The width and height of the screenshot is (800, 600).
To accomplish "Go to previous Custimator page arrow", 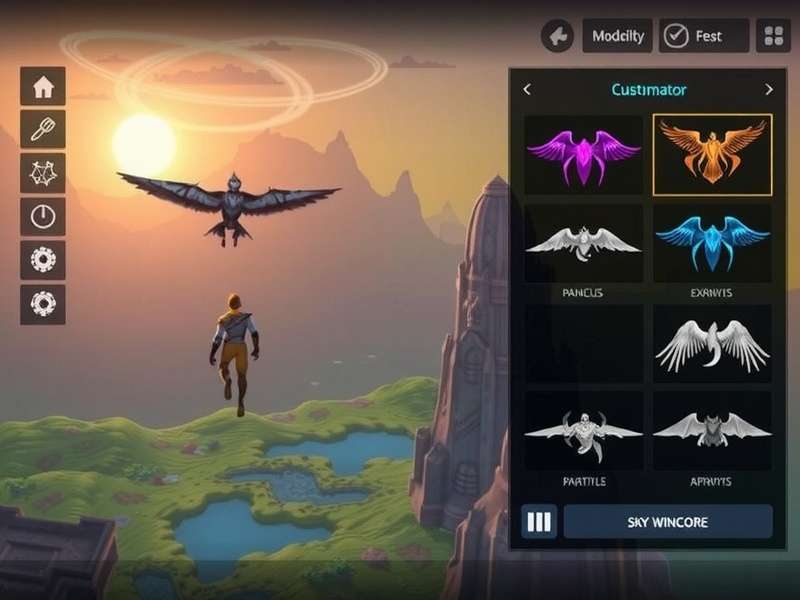I will click(x=527, y=90).
